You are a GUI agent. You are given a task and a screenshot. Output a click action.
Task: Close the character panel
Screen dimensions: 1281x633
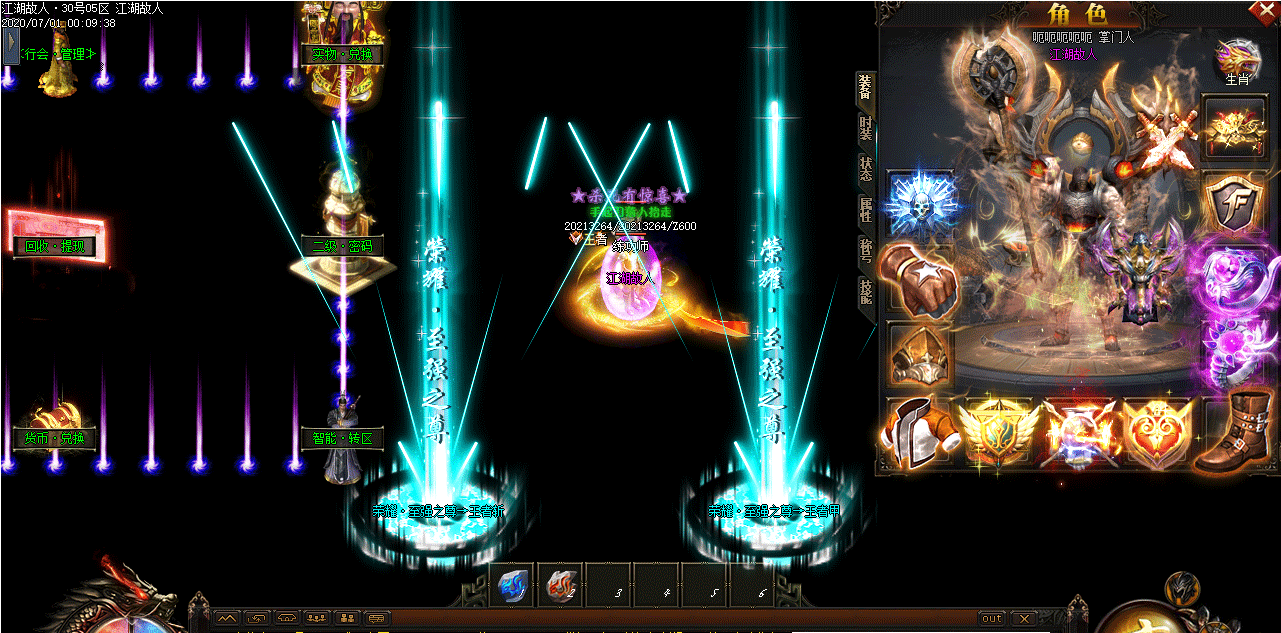tap(1268, 11)
